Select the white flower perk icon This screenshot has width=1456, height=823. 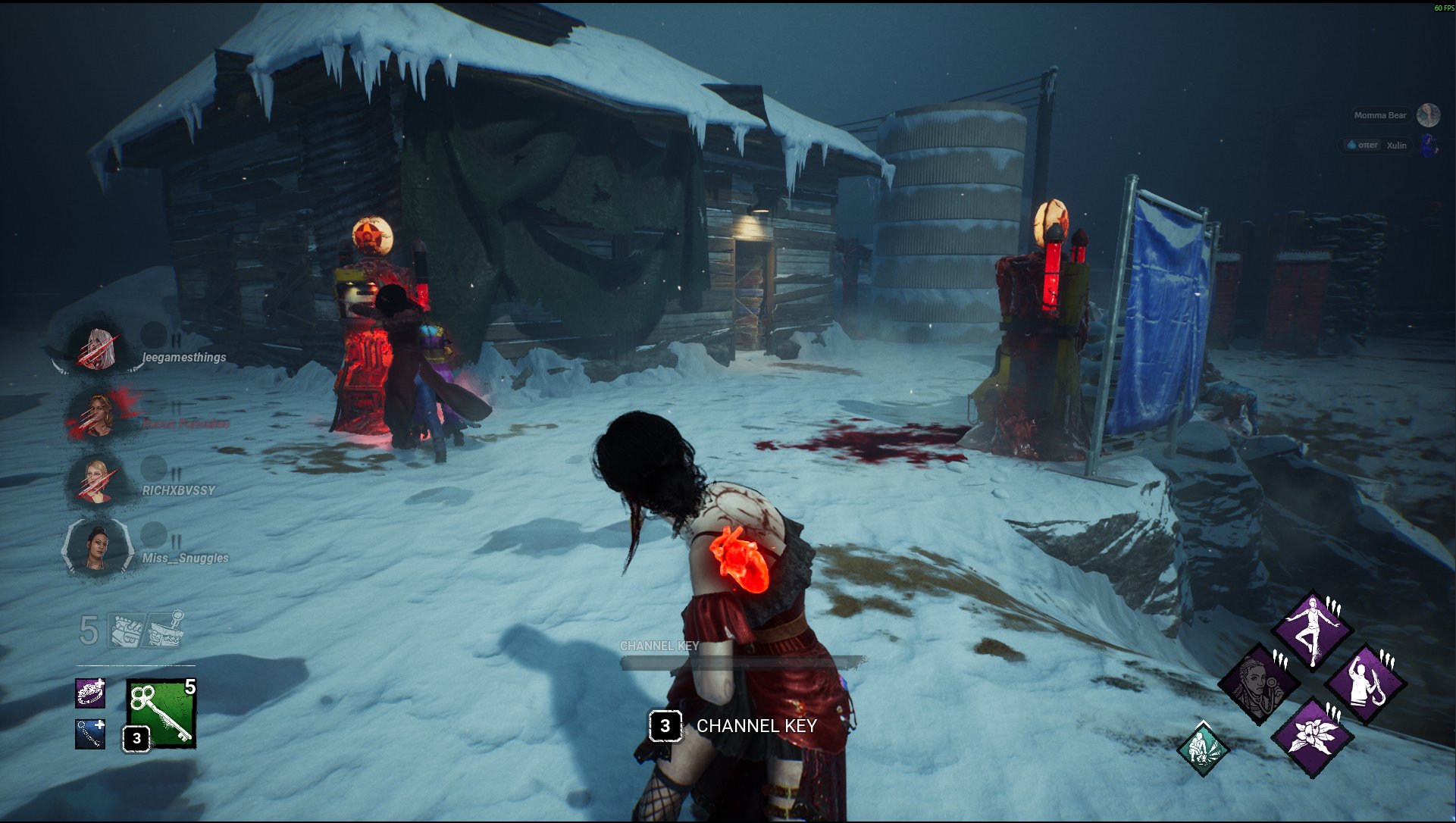(1312, 736)
